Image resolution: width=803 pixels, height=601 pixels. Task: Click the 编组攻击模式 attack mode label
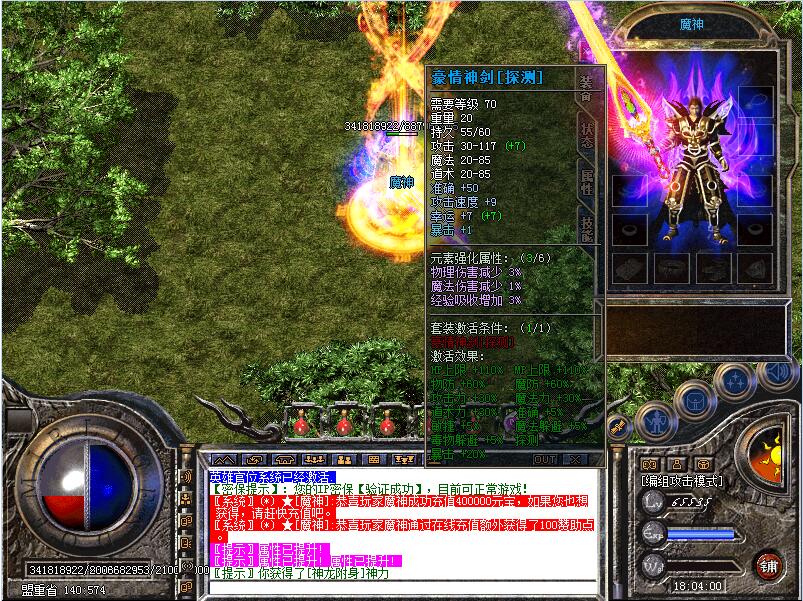[x=683, y=481]
